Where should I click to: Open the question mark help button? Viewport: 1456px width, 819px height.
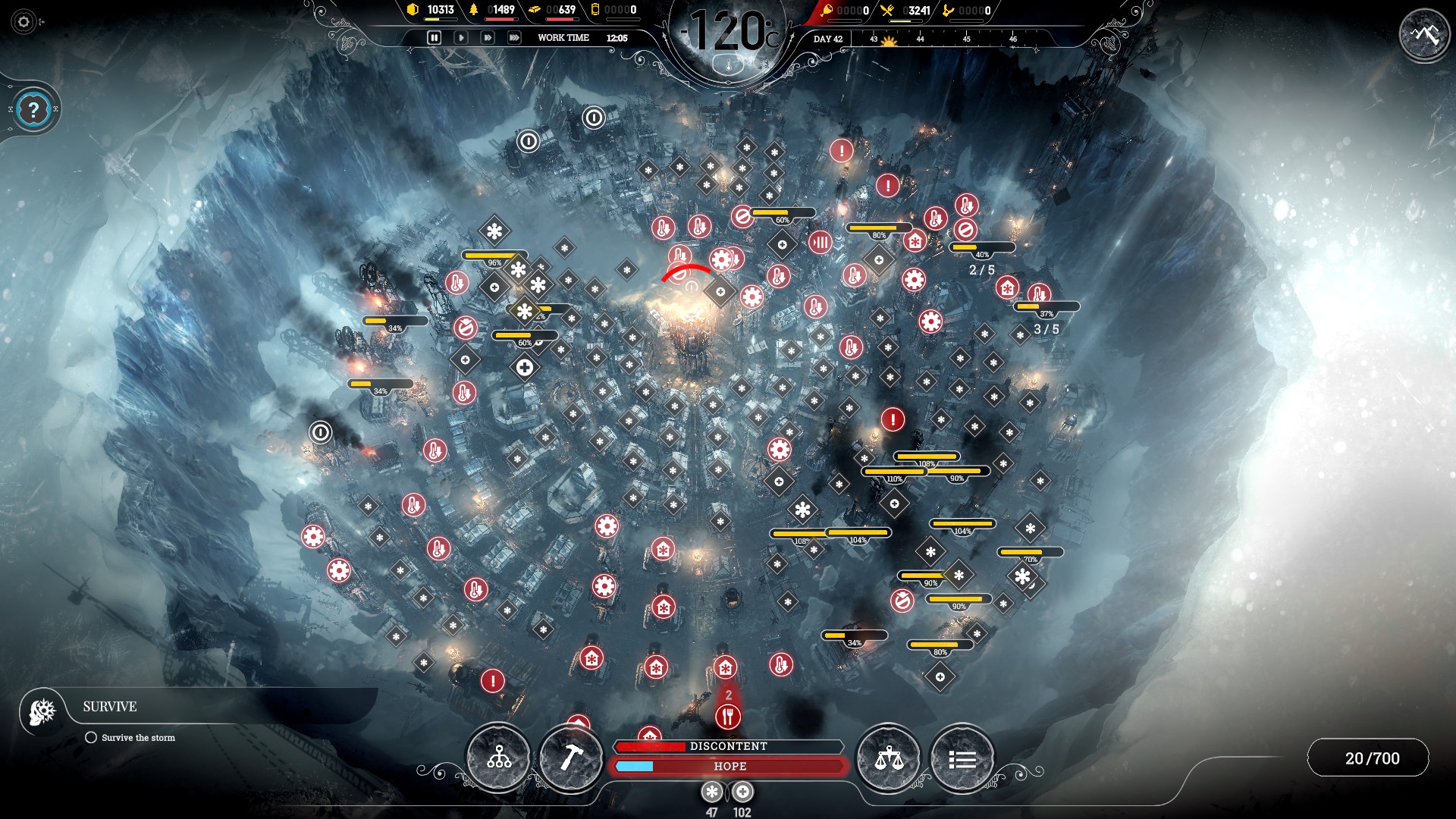33,111
